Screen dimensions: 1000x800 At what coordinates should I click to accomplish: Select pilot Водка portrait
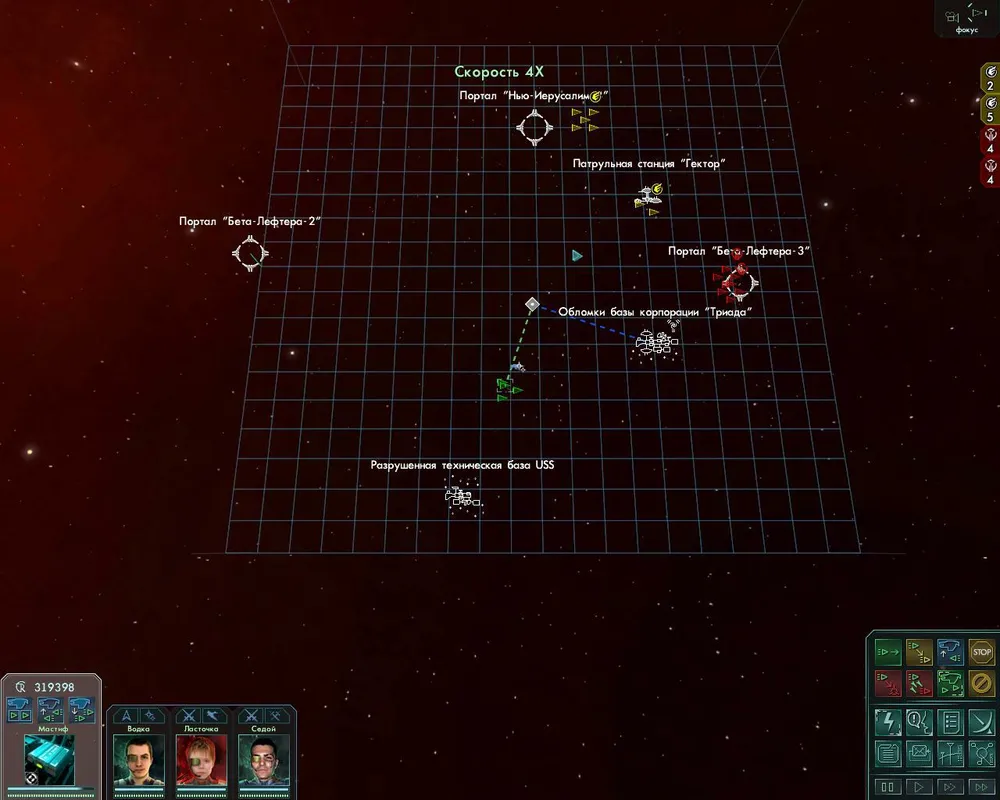(x=138, y=760)
